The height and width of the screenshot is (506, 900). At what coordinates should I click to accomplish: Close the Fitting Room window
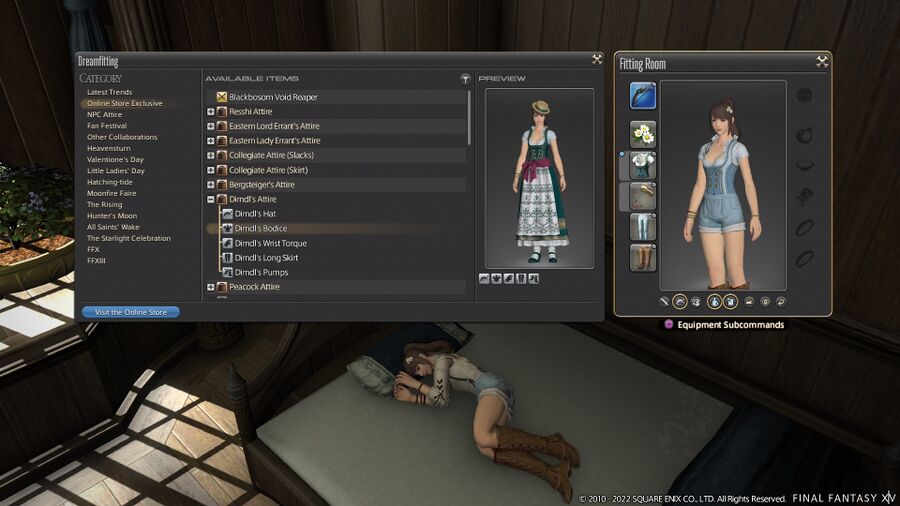822,62
